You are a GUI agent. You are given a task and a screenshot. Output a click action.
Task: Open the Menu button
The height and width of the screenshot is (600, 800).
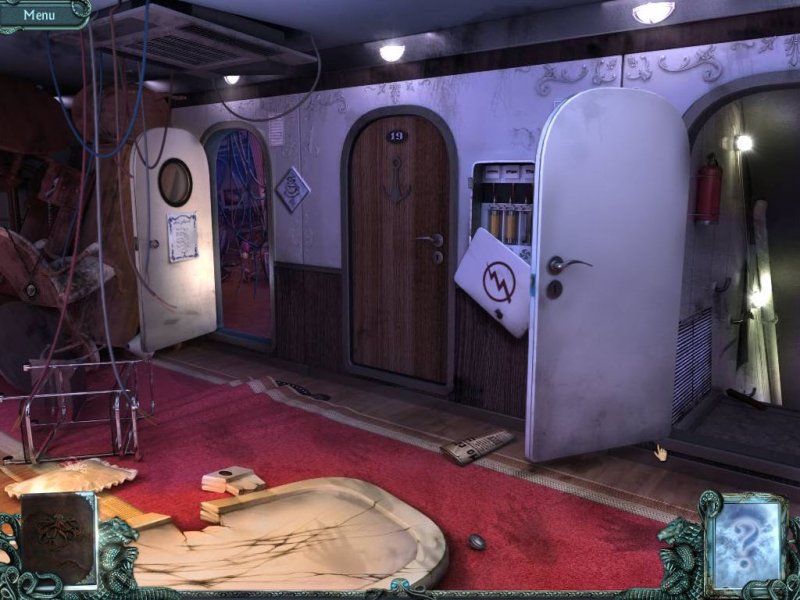coord(40,15)
